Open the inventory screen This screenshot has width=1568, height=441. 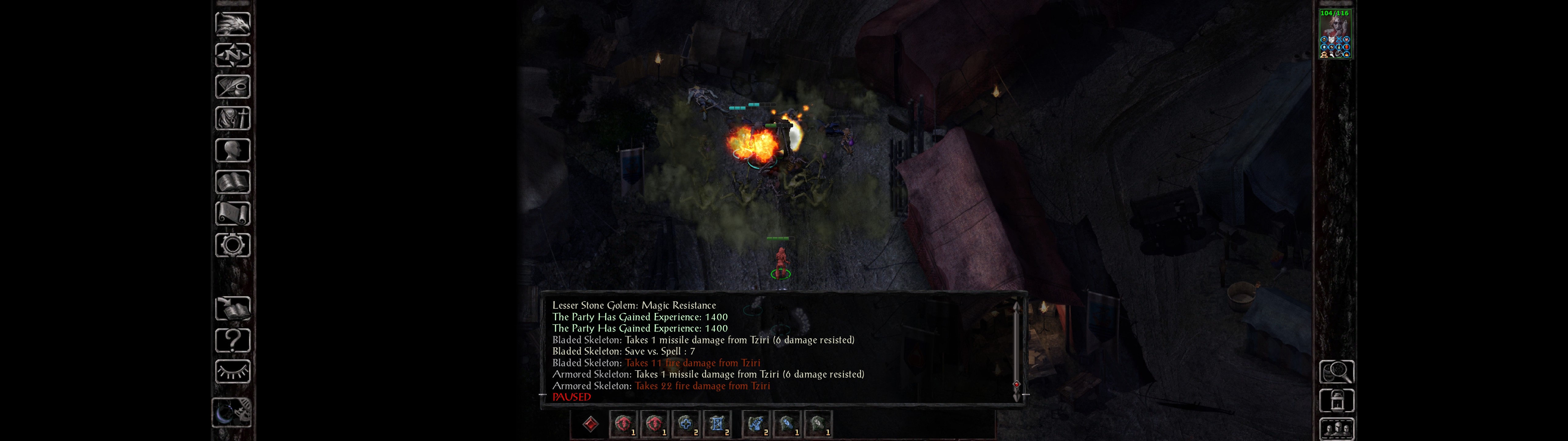(232, 118)
